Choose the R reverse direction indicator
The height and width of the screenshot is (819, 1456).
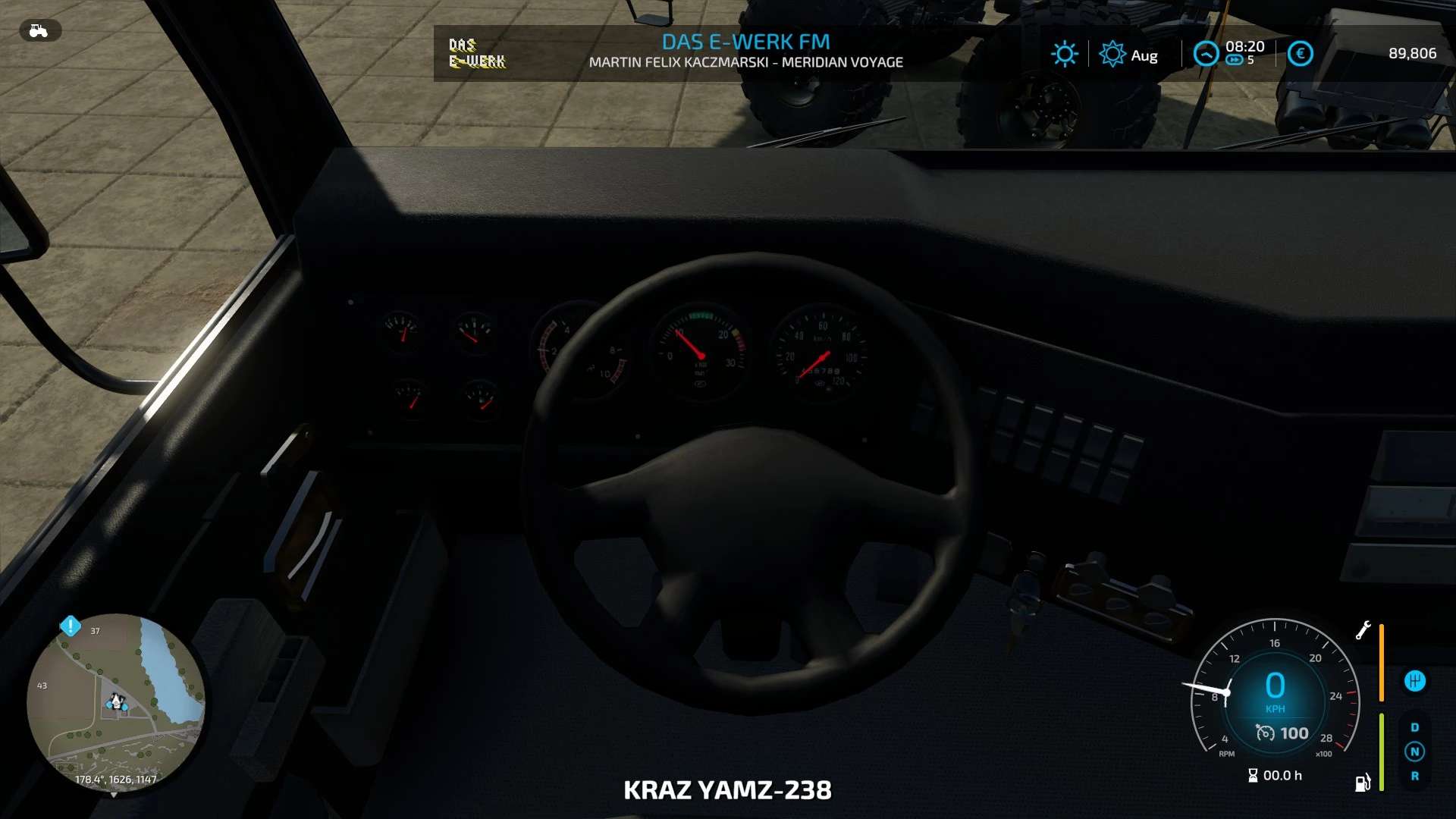[1414, 776]
